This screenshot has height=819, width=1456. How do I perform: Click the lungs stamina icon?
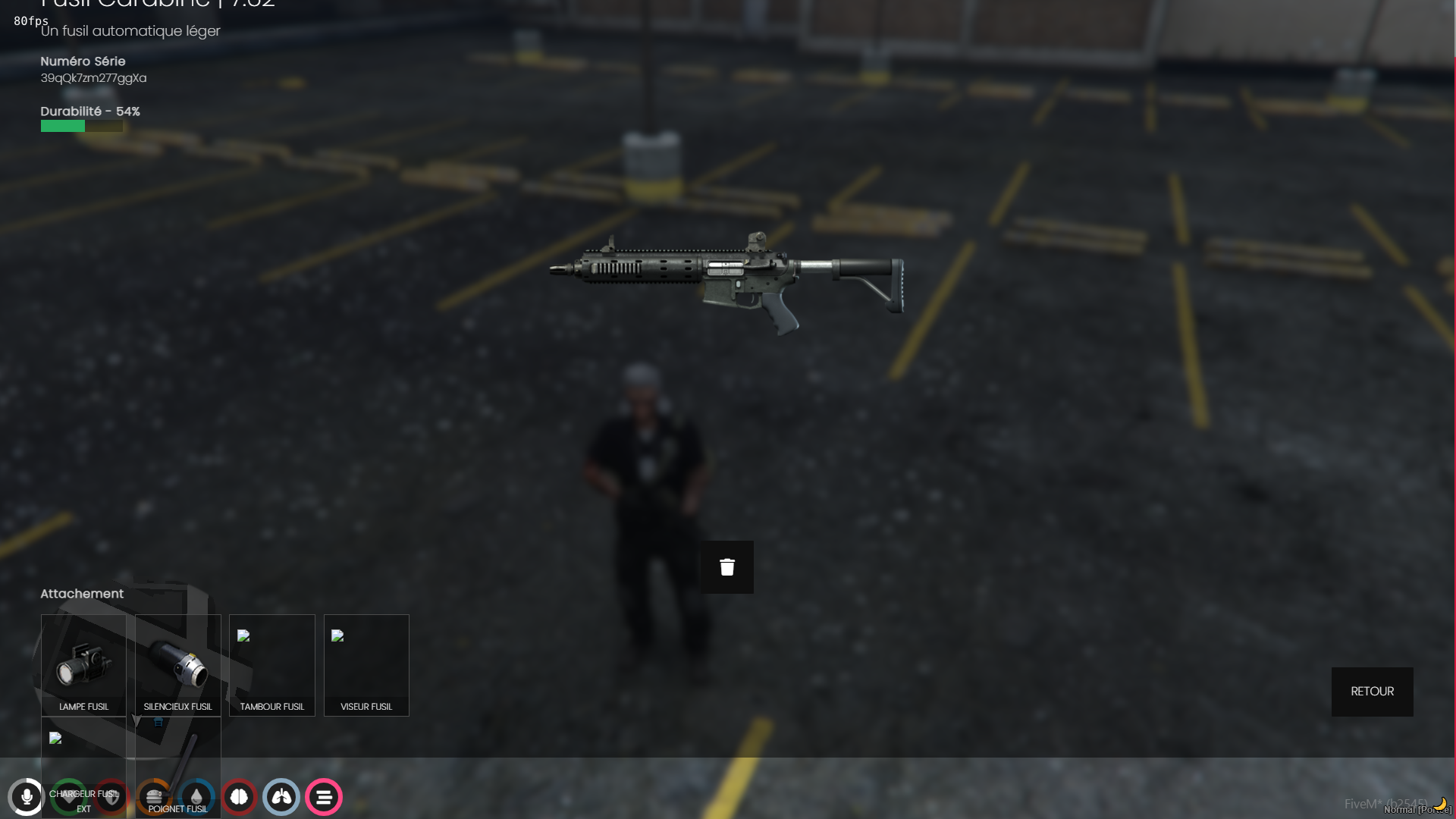pos(281,797)
